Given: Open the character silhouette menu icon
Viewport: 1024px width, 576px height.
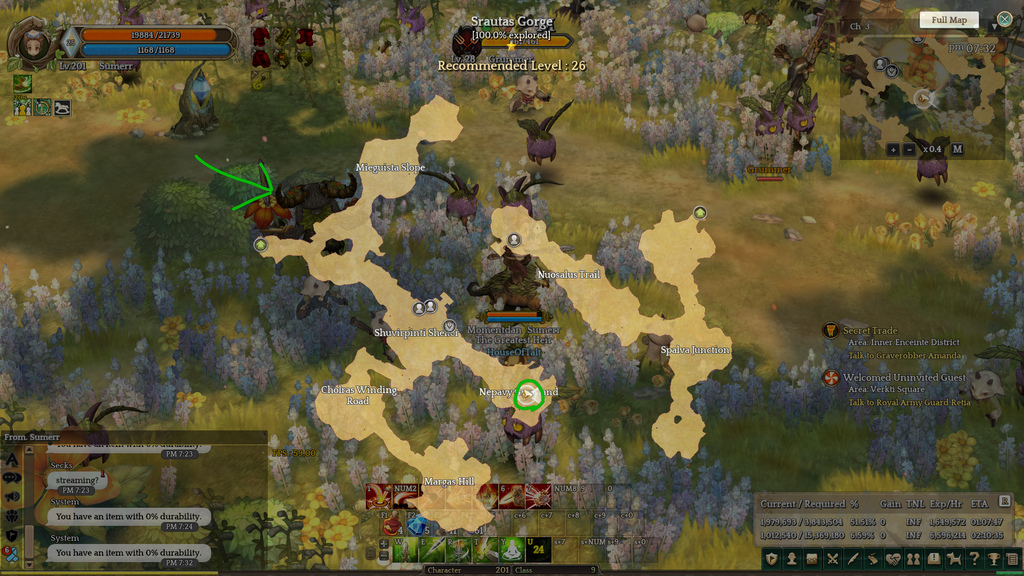Looking at the screenshot, I should click(x=791, y=558).
